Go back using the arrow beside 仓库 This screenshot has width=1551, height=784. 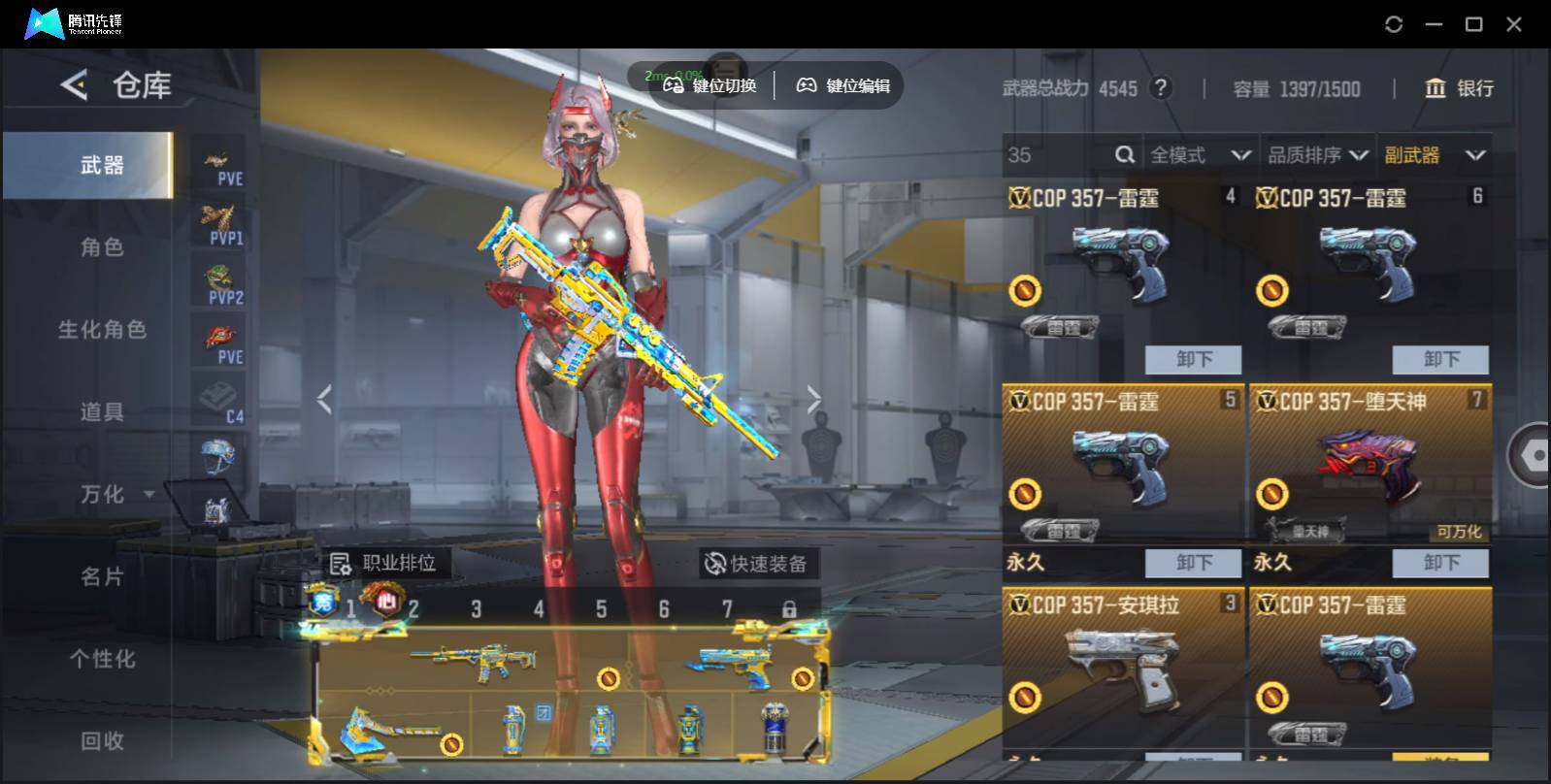point(74,85)
